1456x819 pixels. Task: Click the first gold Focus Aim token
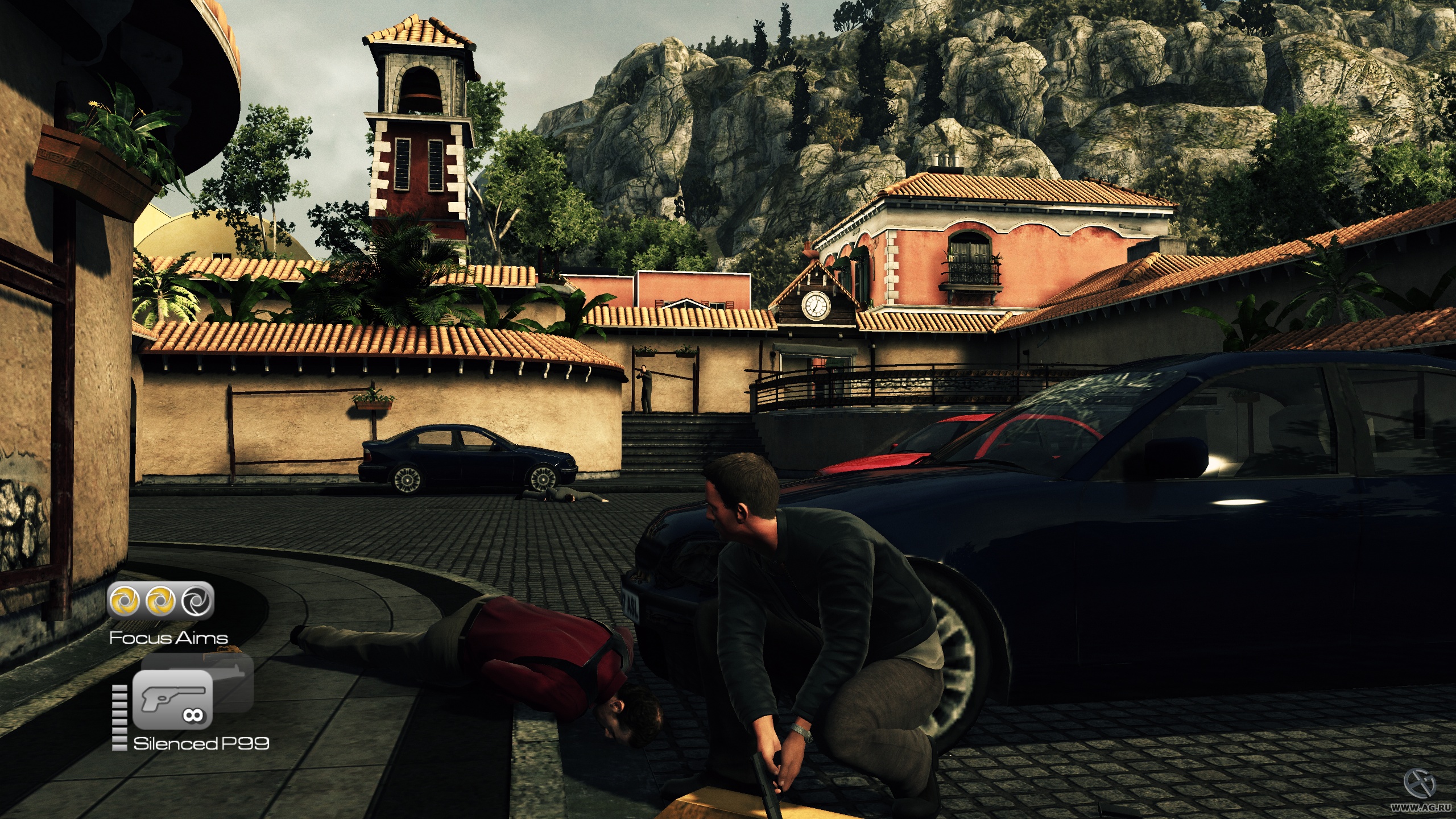pyautogui.click(x=124, y=599)
